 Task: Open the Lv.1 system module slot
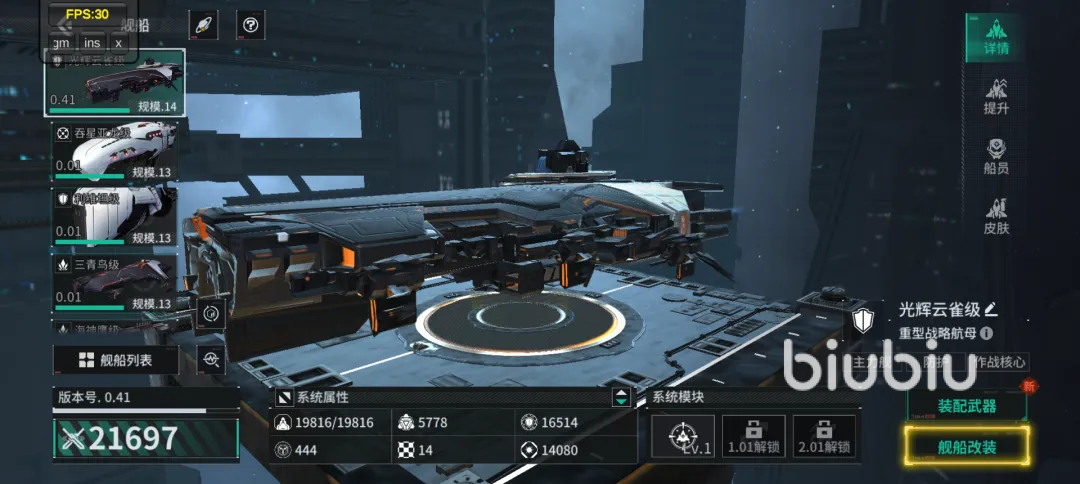(682, 437)
